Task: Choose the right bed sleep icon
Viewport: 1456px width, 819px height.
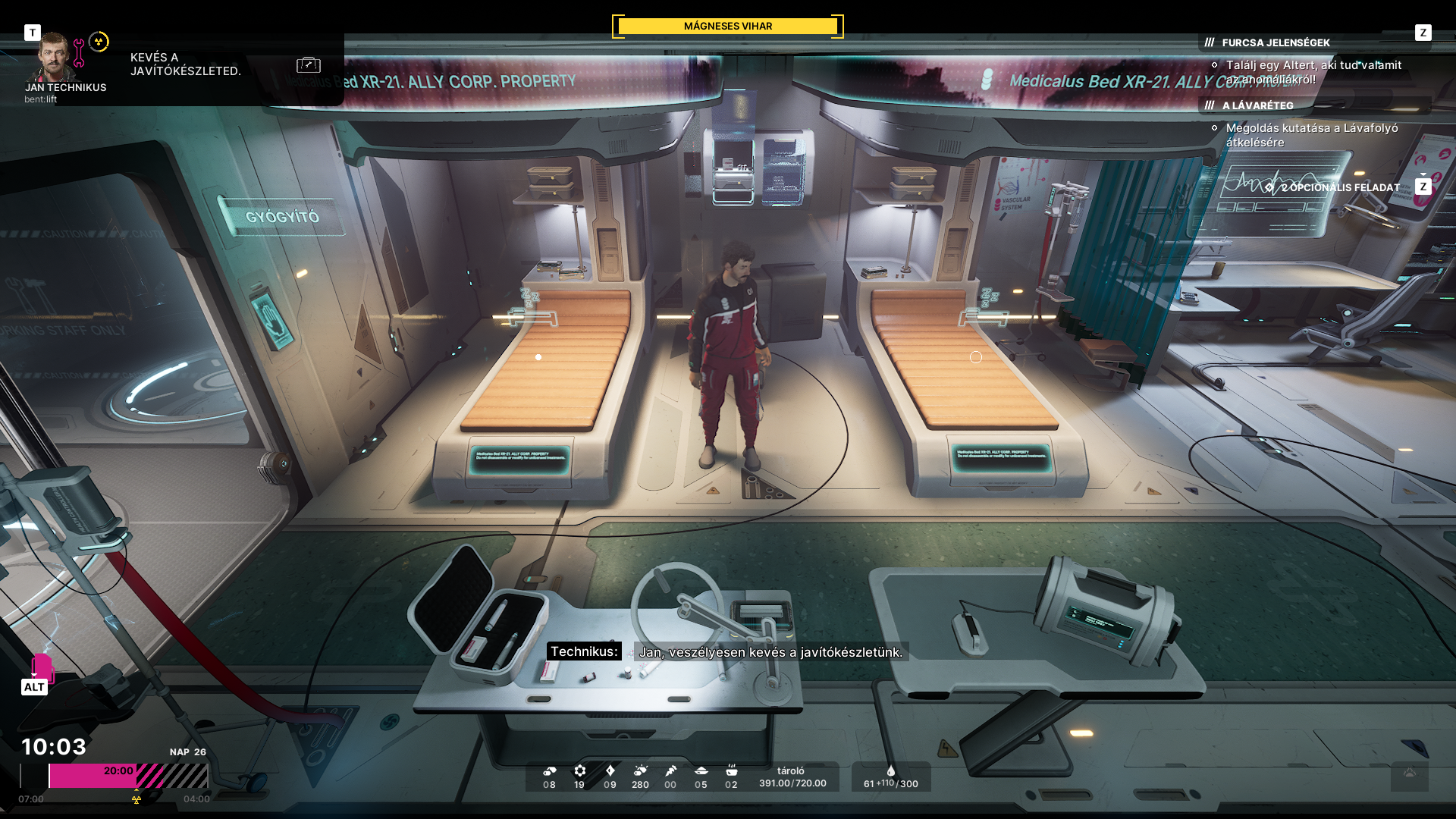Action: (x=990, y=297)
